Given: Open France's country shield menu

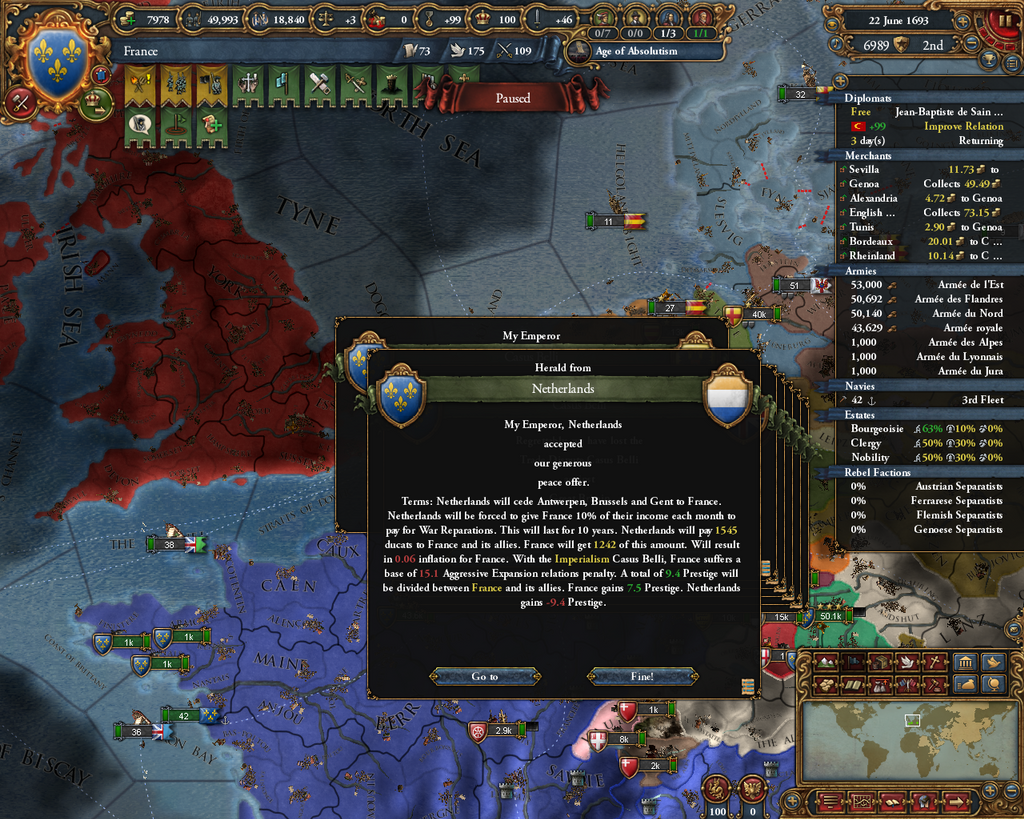Looking at the screenshot, I should click(56, 62).
